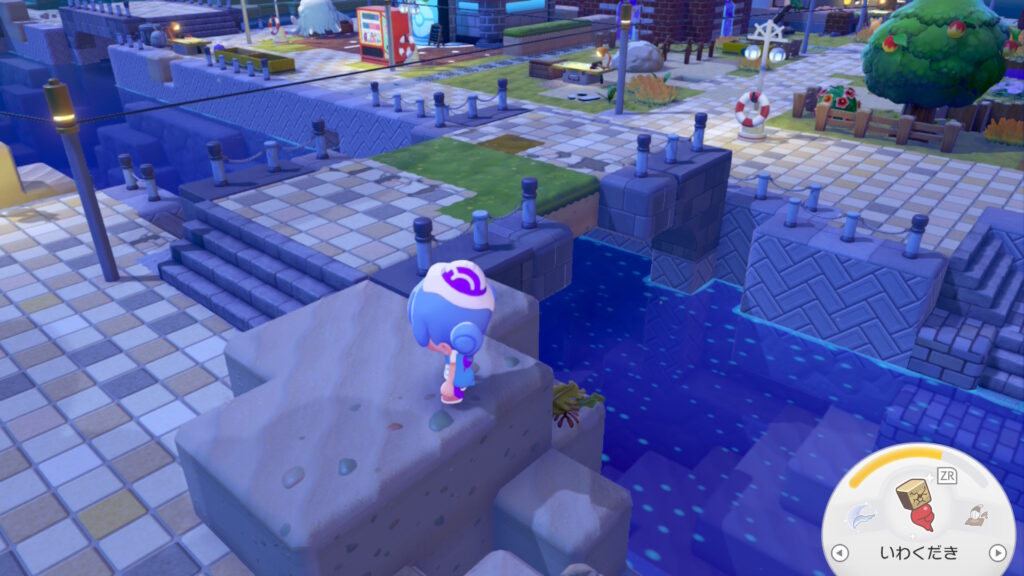Switch to the blue wave ability
This screenshot has width=1024, height=576.
861,517
